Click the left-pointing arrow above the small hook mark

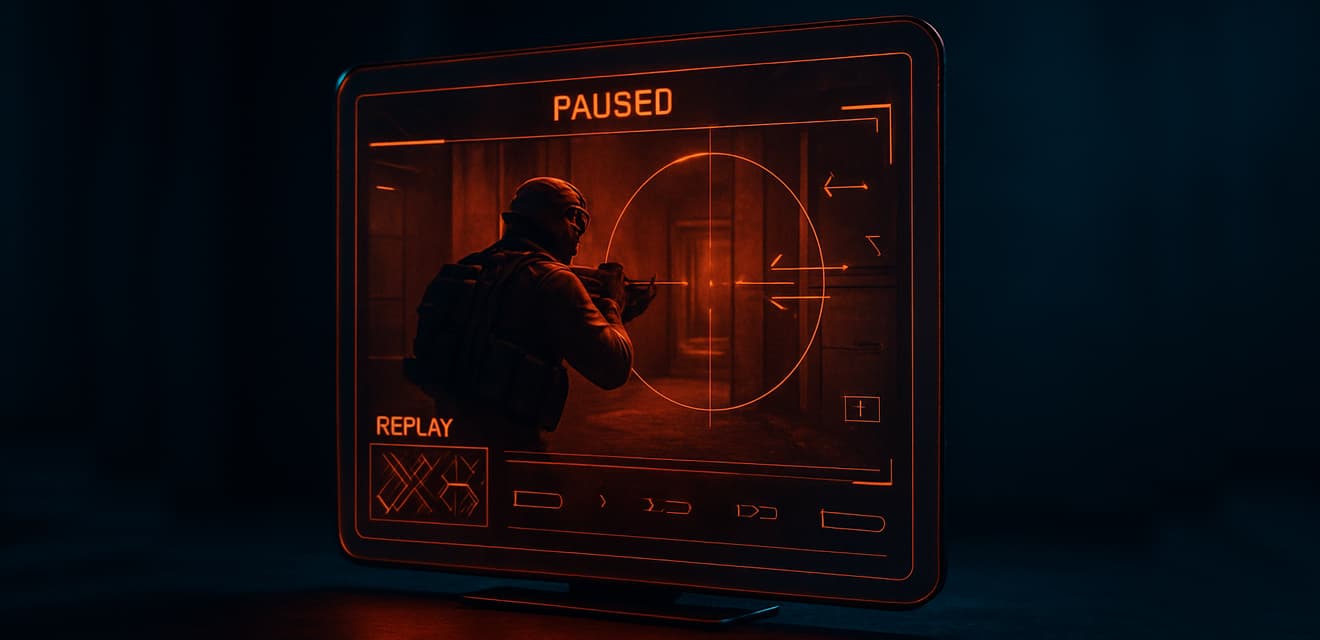tap(844, 185)
